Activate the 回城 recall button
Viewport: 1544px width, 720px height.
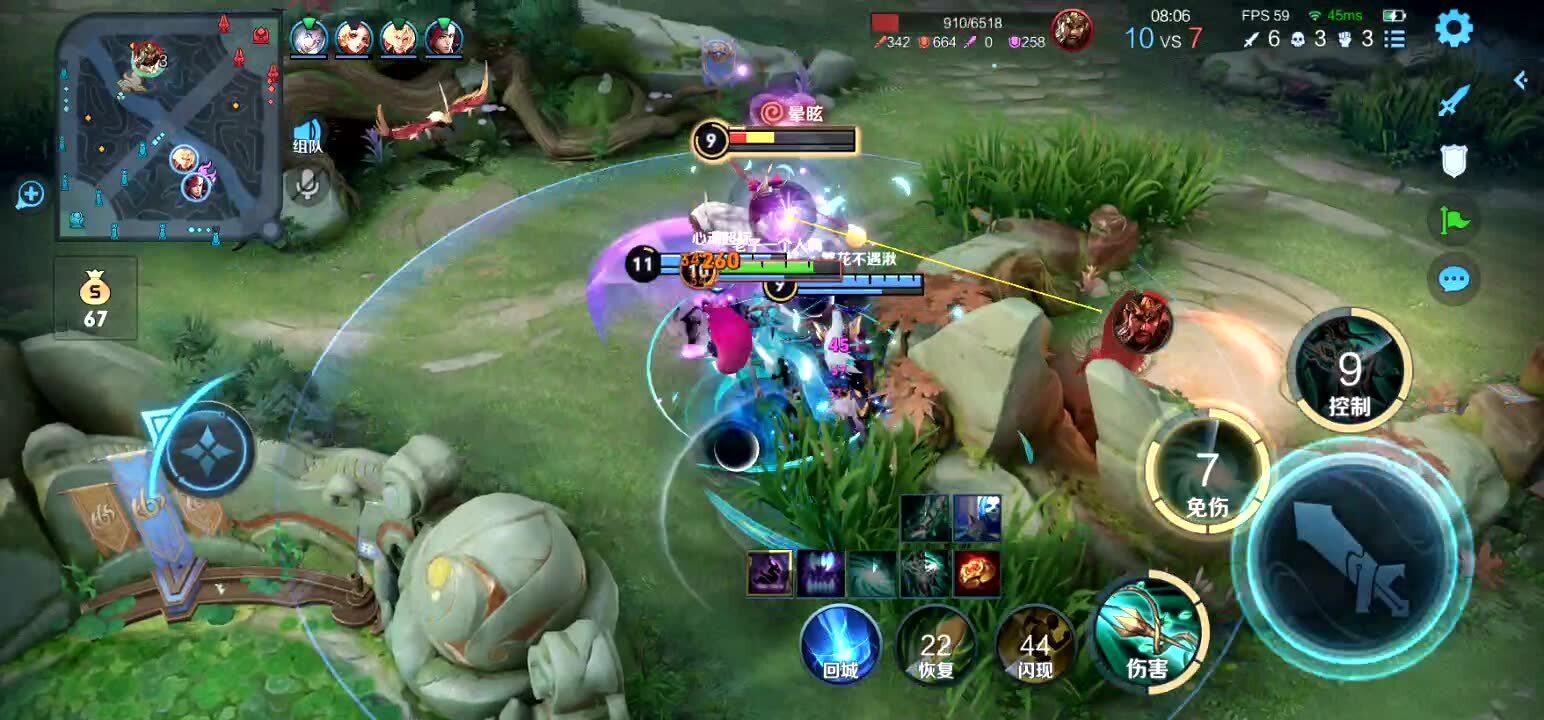pyautogui.click(x=841, y=645)
